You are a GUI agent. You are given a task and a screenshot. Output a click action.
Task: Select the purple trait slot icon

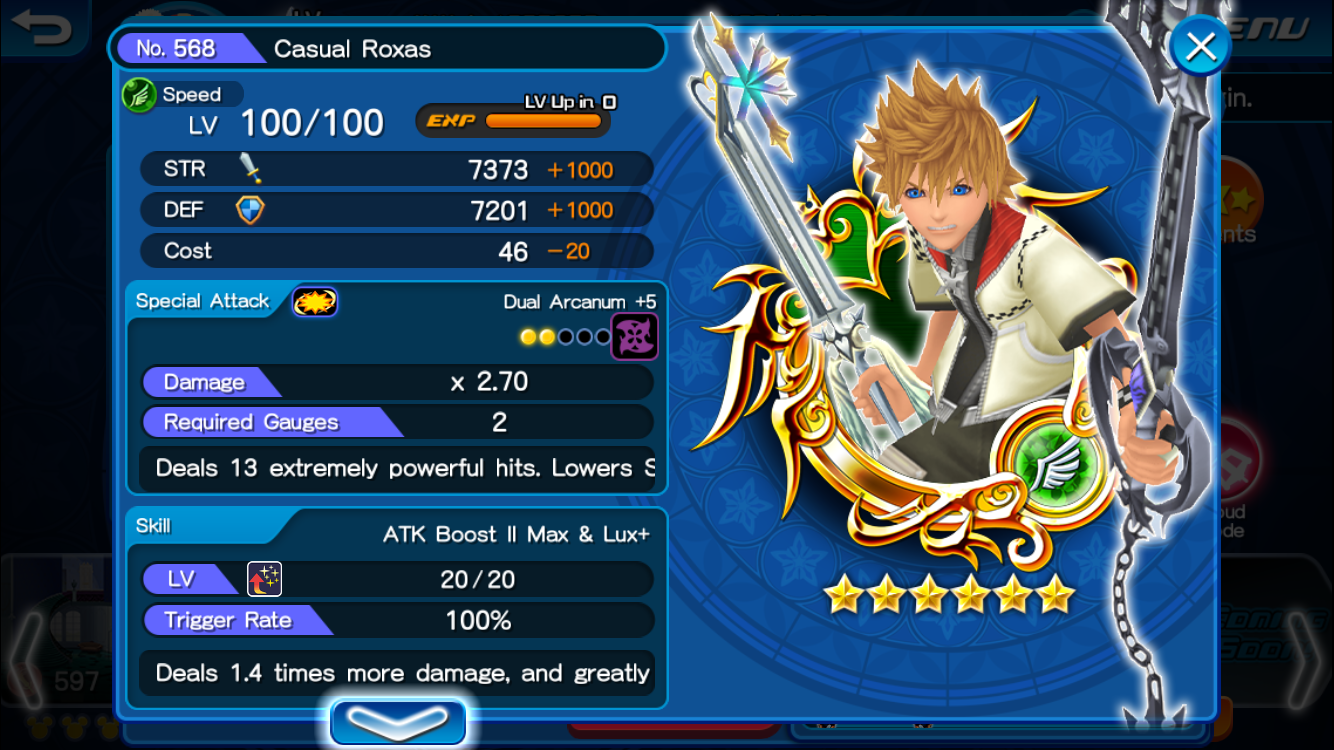click(635, 336)
